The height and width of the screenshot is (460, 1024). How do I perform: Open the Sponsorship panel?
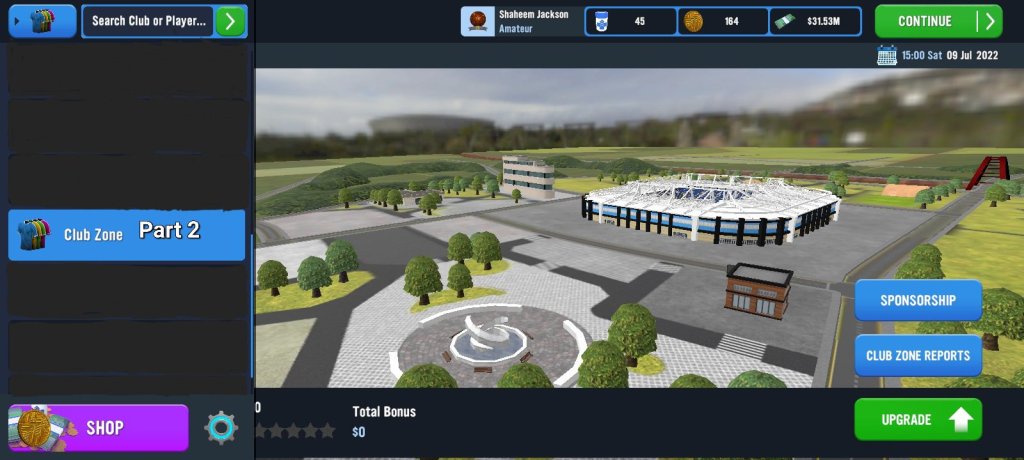tap(917, 300)
